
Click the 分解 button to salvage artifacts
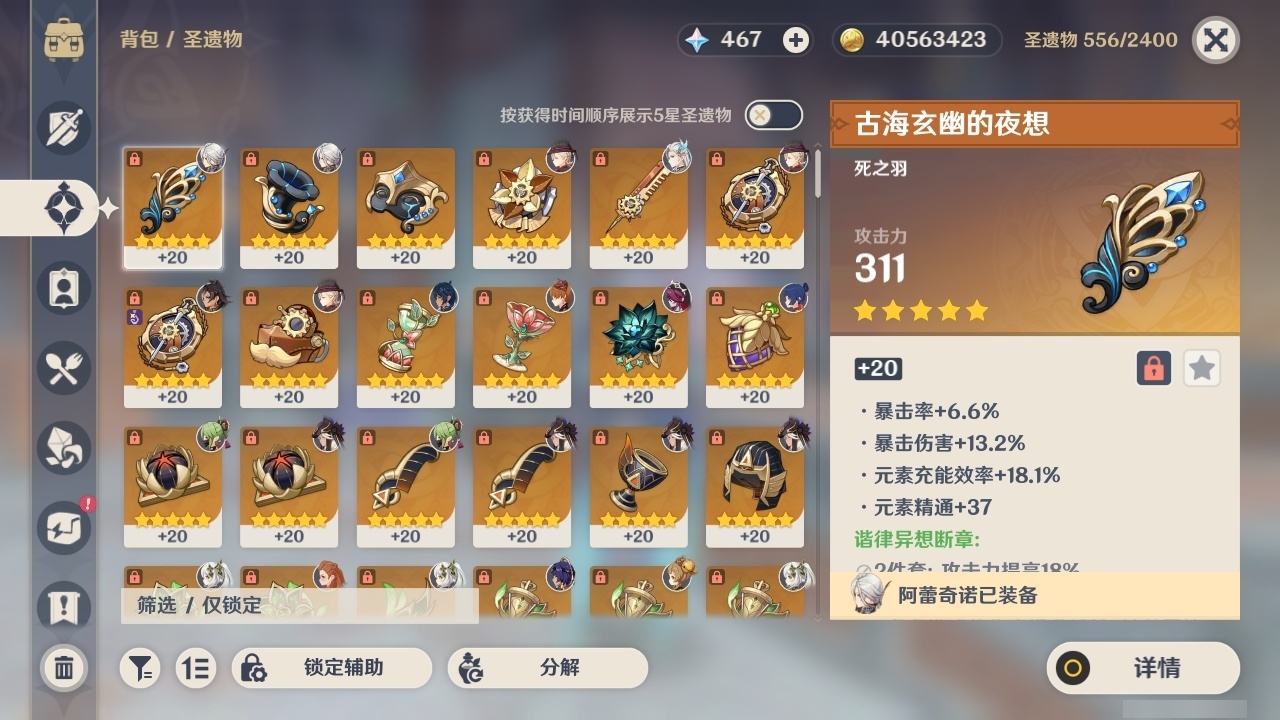point(546,668)
